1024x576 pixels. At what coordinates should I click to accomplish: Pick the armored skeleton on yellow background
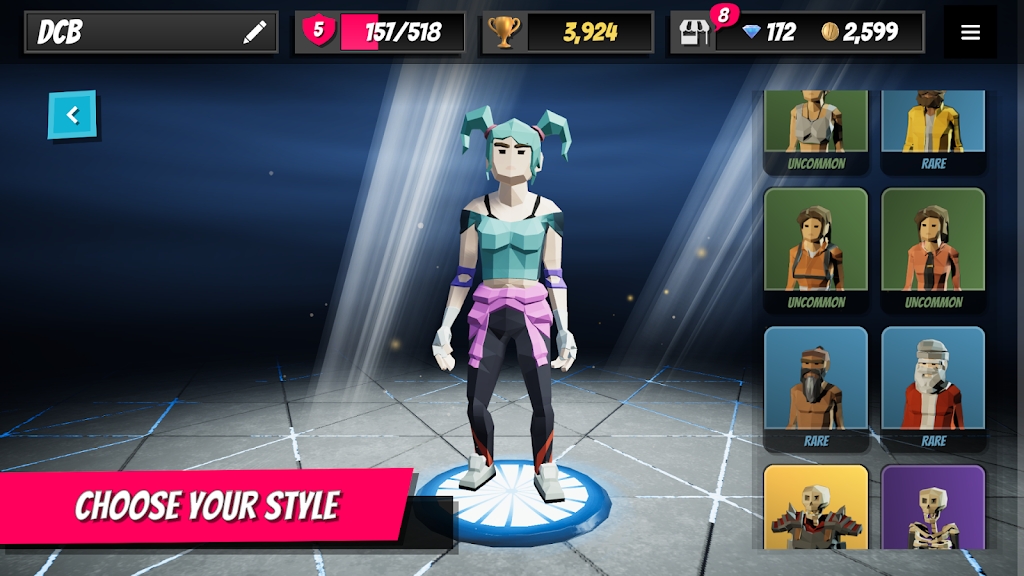[x=816, y=508]
